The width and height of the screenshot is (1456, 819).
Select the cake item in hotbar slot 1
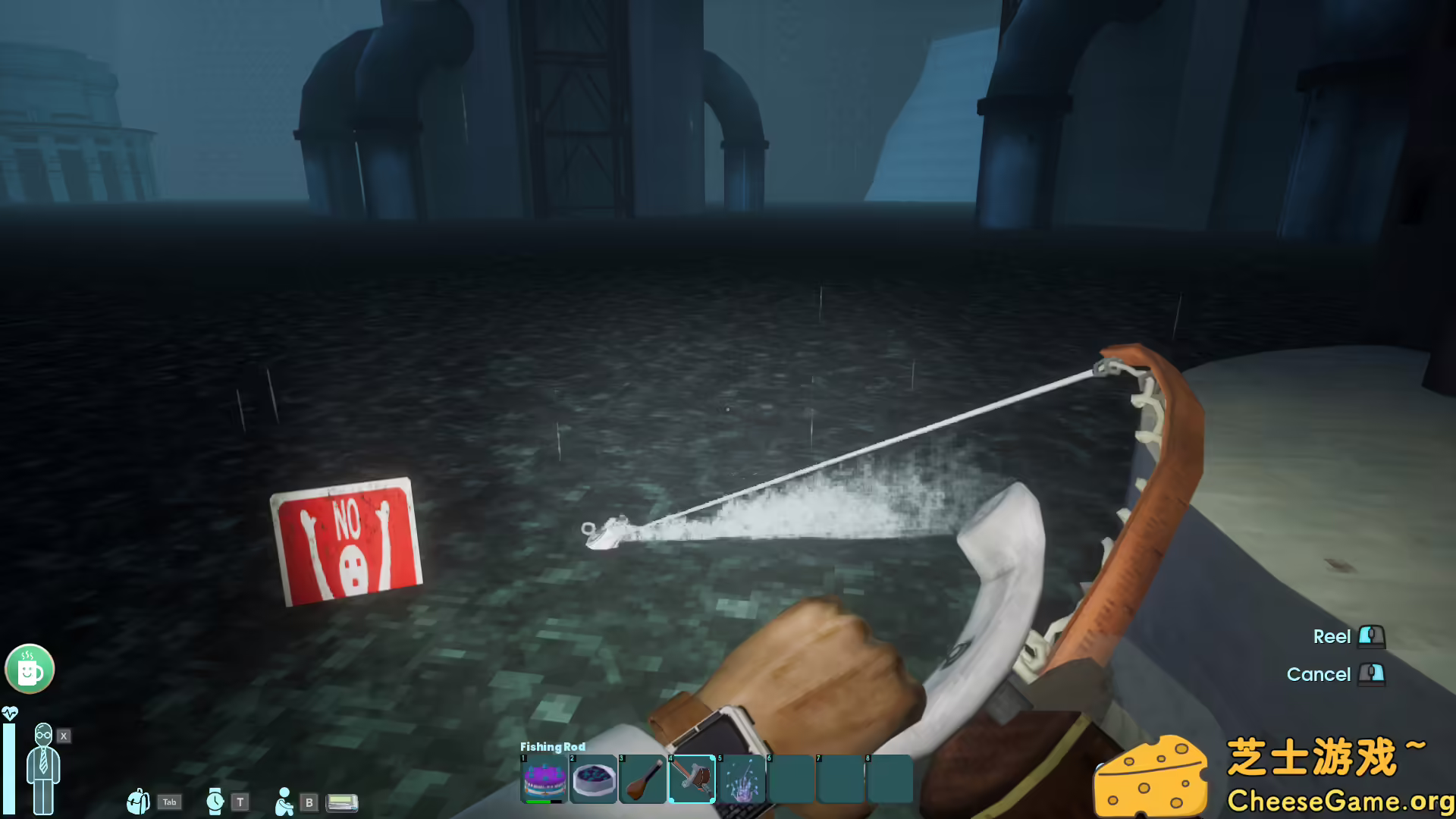click(544, 777)
